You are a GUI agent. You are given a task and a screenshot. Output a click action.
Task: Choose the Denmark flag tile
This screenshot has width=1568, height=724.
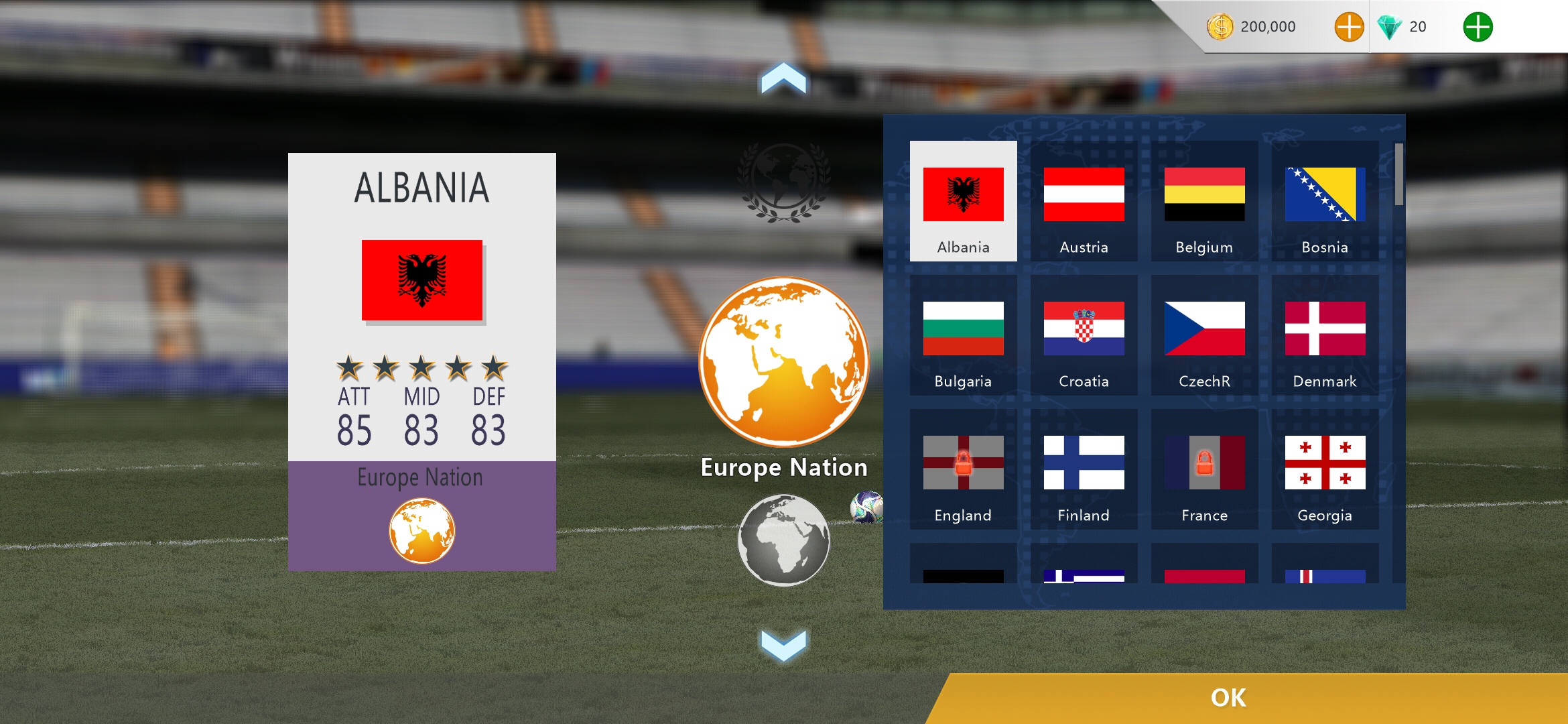click(1325, 335)
